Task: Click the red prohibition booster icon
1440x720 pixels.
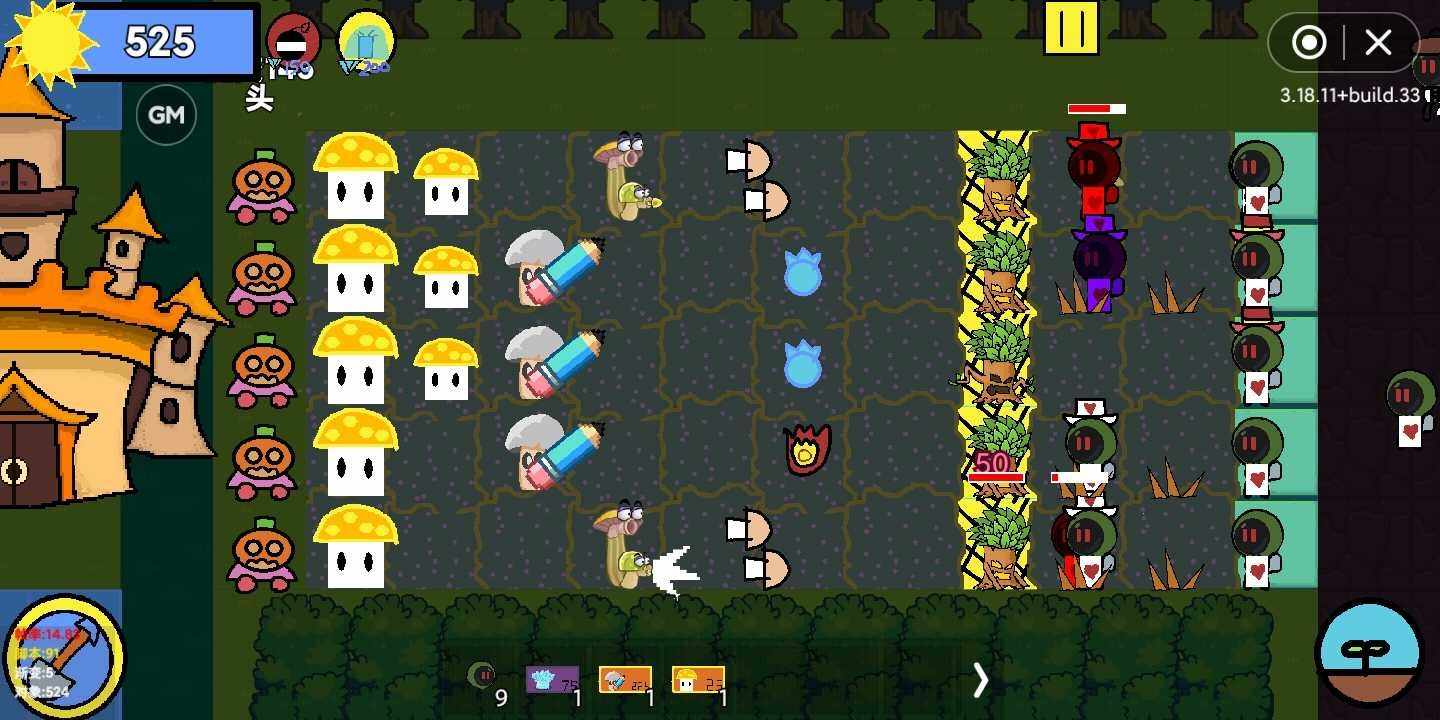Action: pyautogui.click(x=293, y=42)
